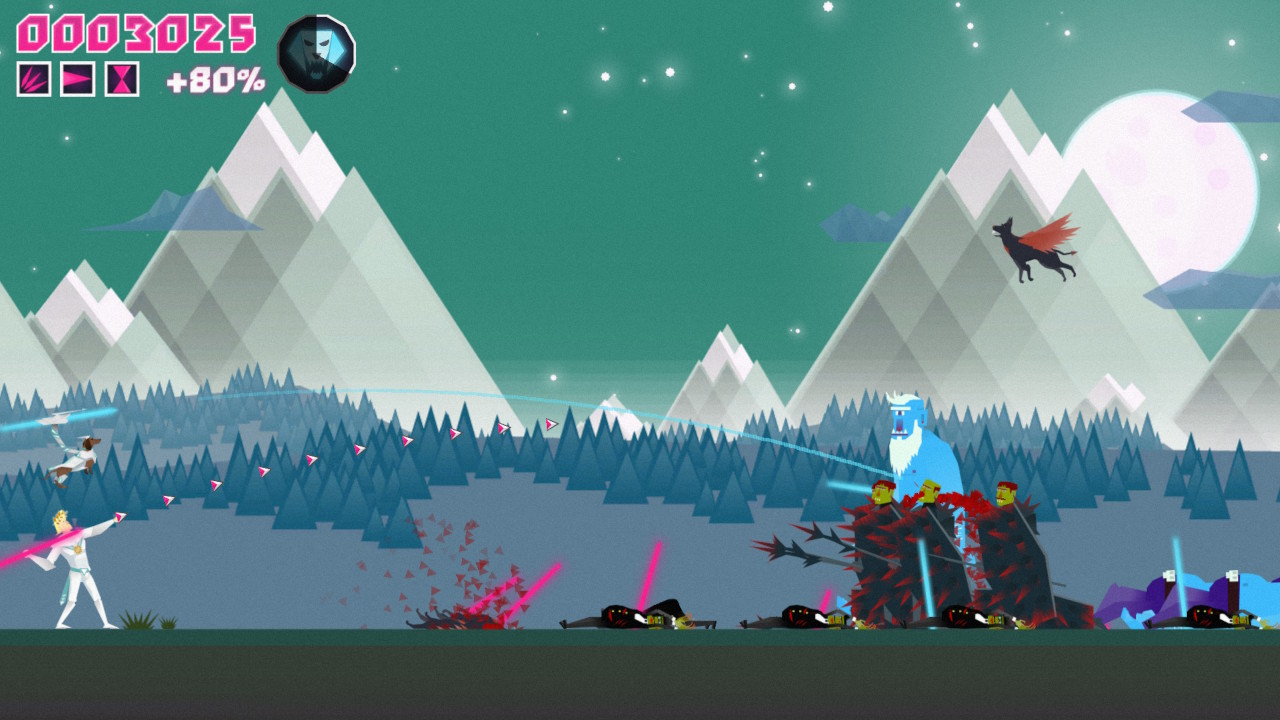Activate the pink arrow projectile power-up

[78, 79]
